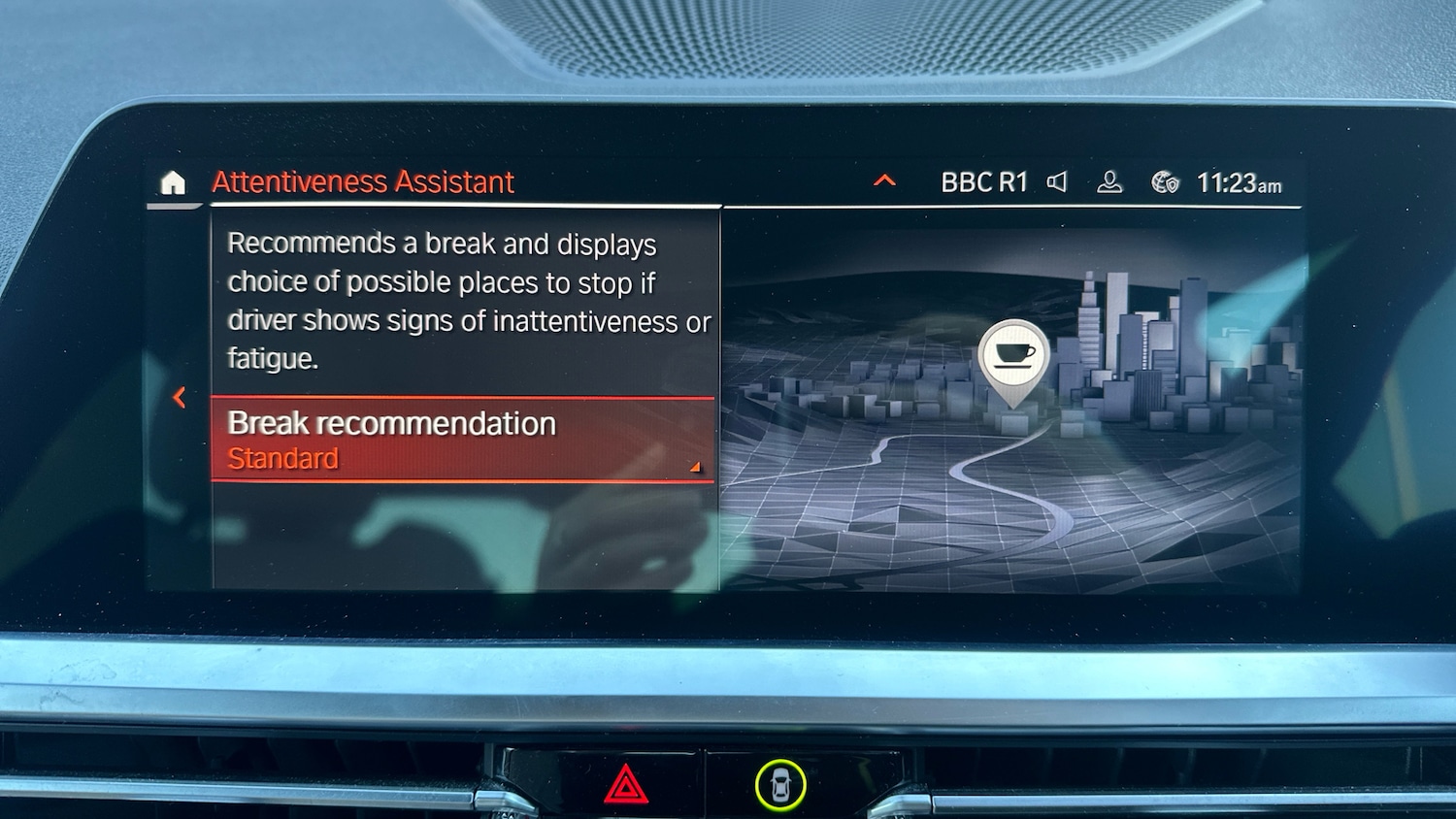This screenshot has height=819, width=1456.
Task: Open the BBC R1 radio source
Action: 983,182
